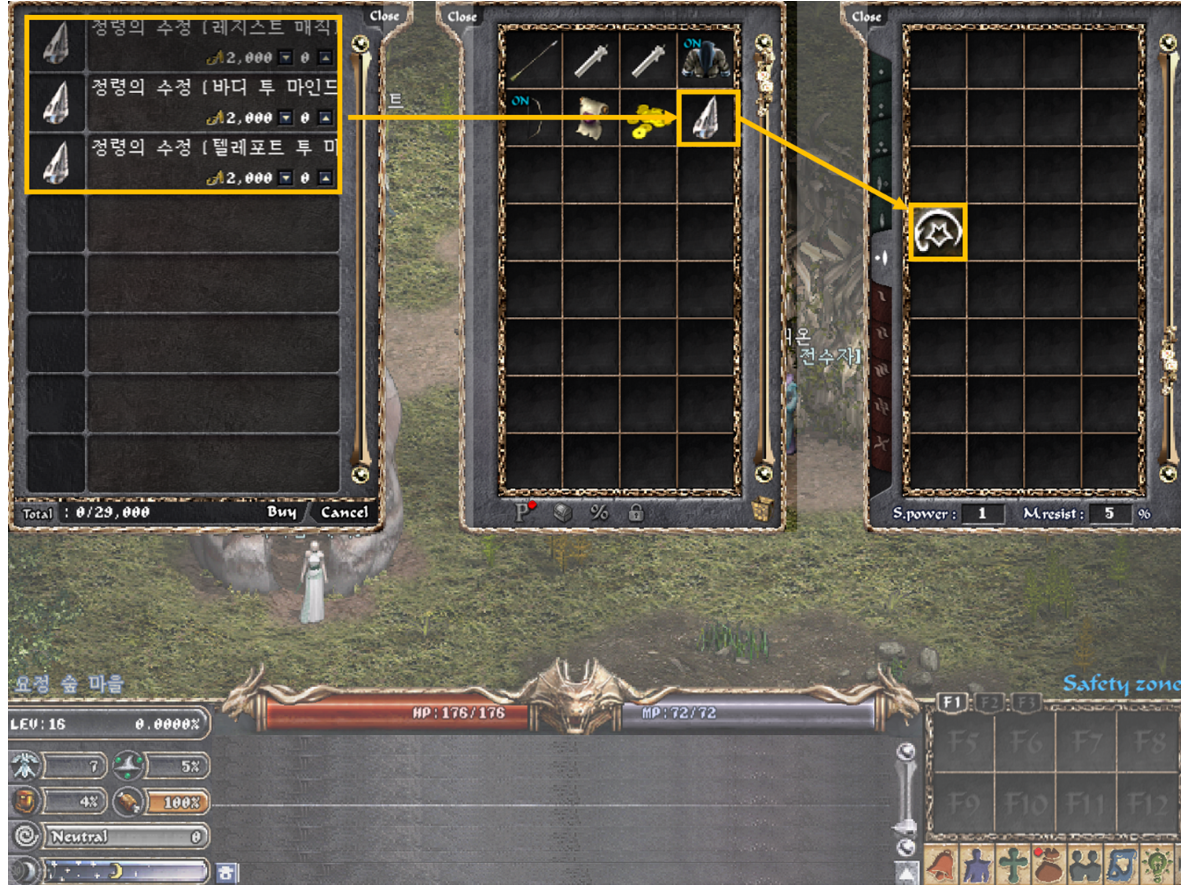Click the Buy button in the shop
The height and width of the screenshot is (886, 1181).
pos(281,512)
